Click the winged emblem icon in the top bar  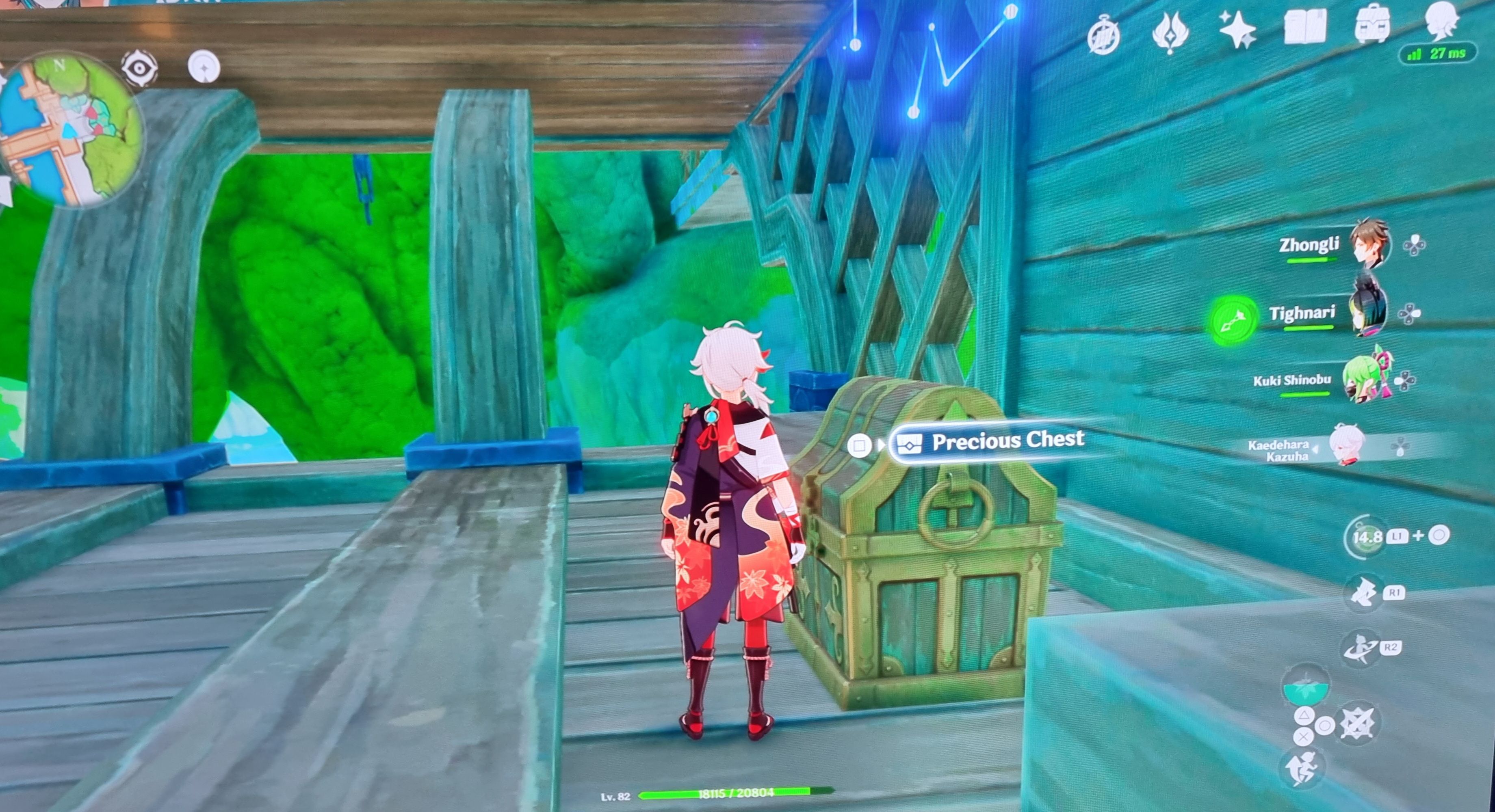[x=1170, y=32]
